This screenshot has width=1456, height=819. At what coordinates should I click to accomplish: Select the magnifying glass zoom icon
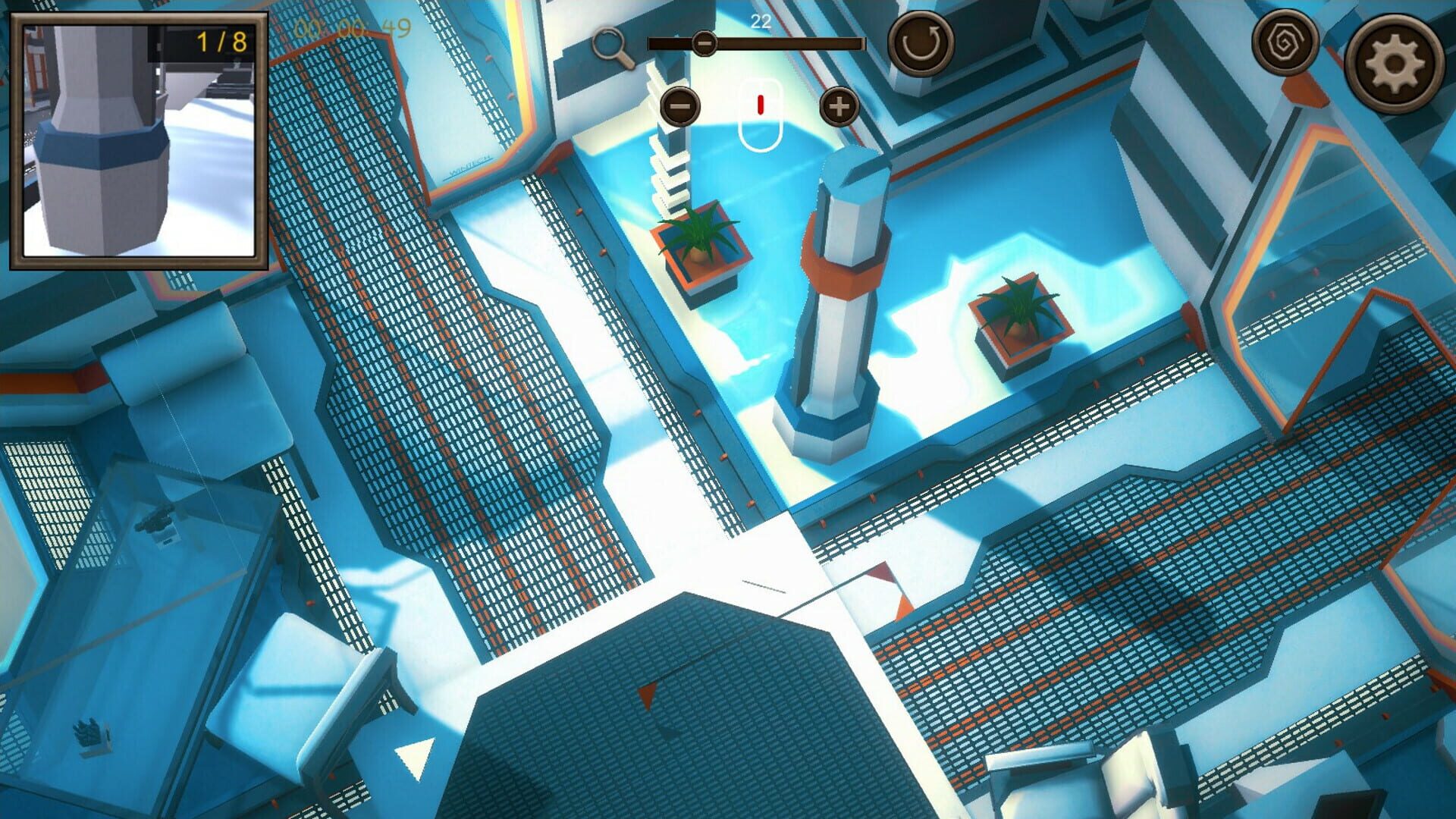pos(613,44)
